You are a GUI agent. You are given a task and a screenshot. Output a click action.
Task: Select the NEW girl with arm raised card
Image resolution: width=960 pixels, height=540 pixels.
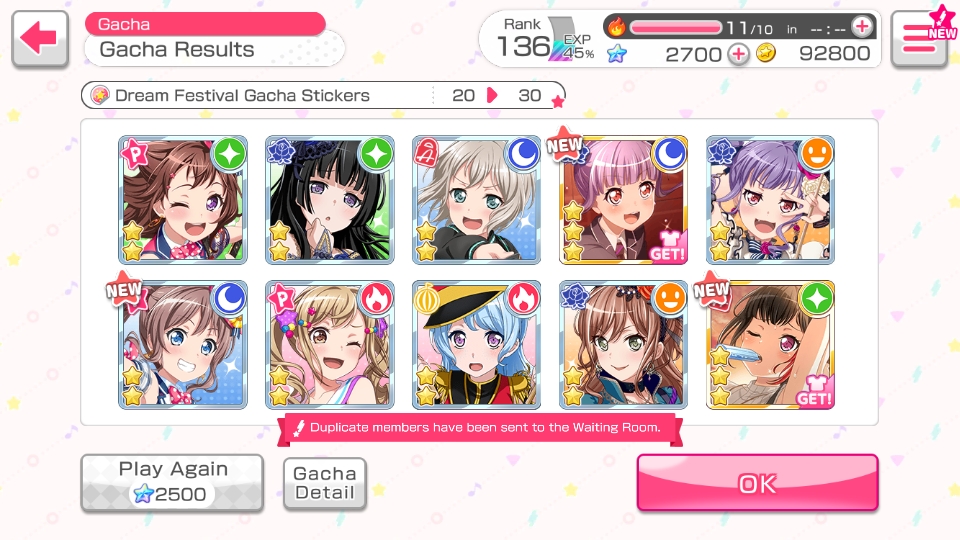[x=771, y=345]
